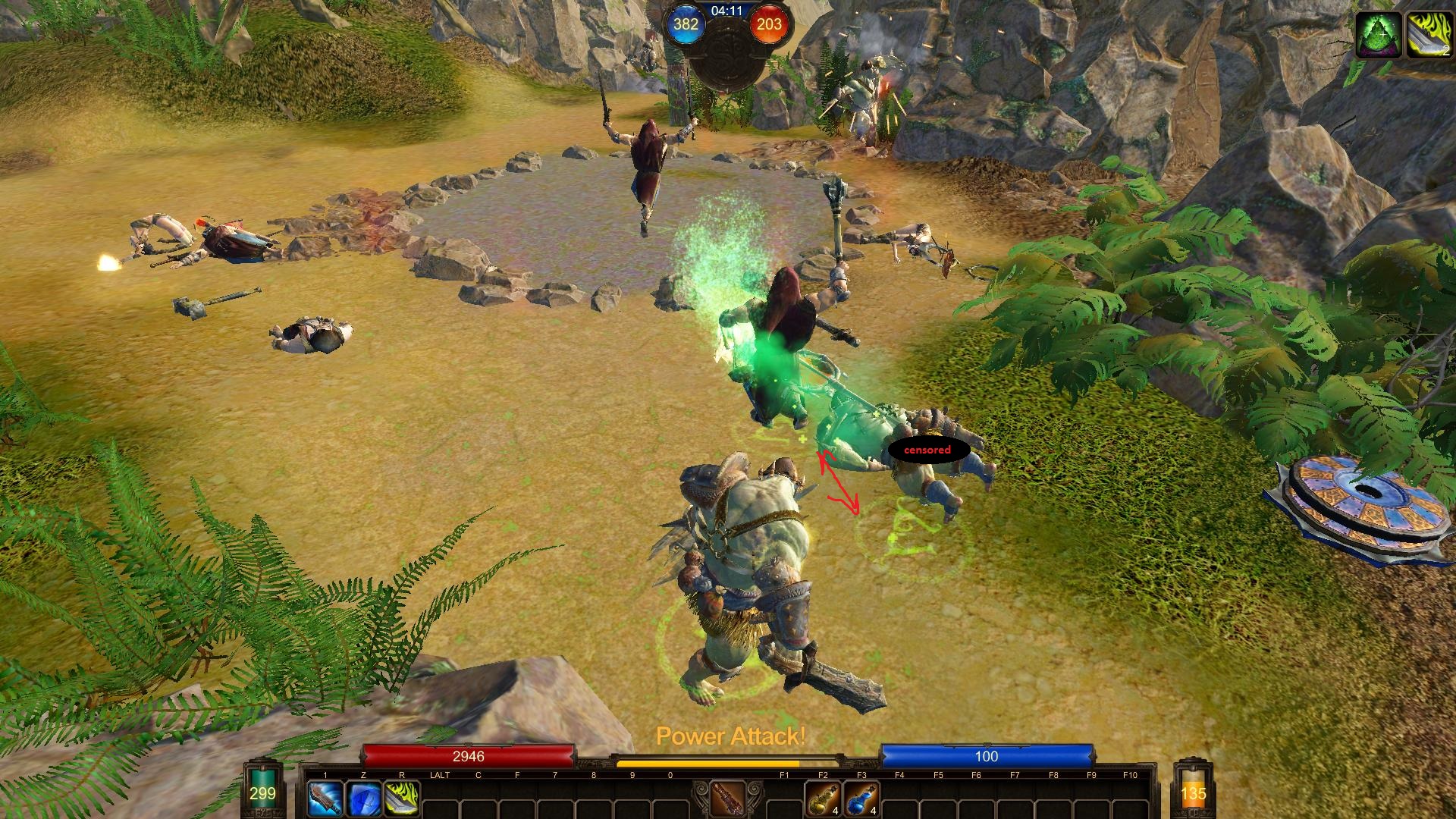The height and width of the screenshot is (819, 1456).
Task: Inspect the green pyramid buff icon
Action: 1379,35
